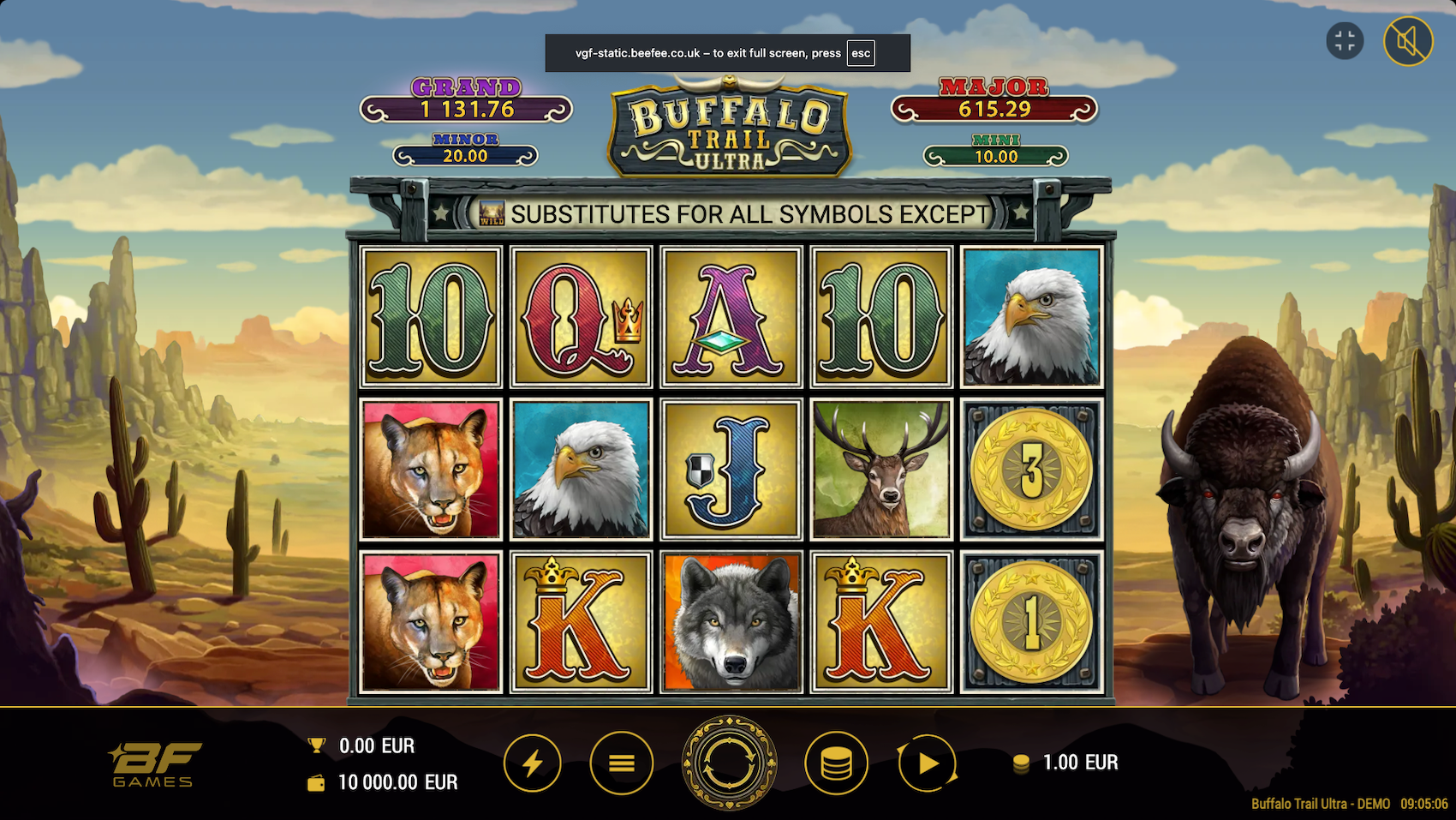Click the small coin icon near 1.00 EUR
1456x820 pixels.
pyautogui.click(x=1022, y=762)
